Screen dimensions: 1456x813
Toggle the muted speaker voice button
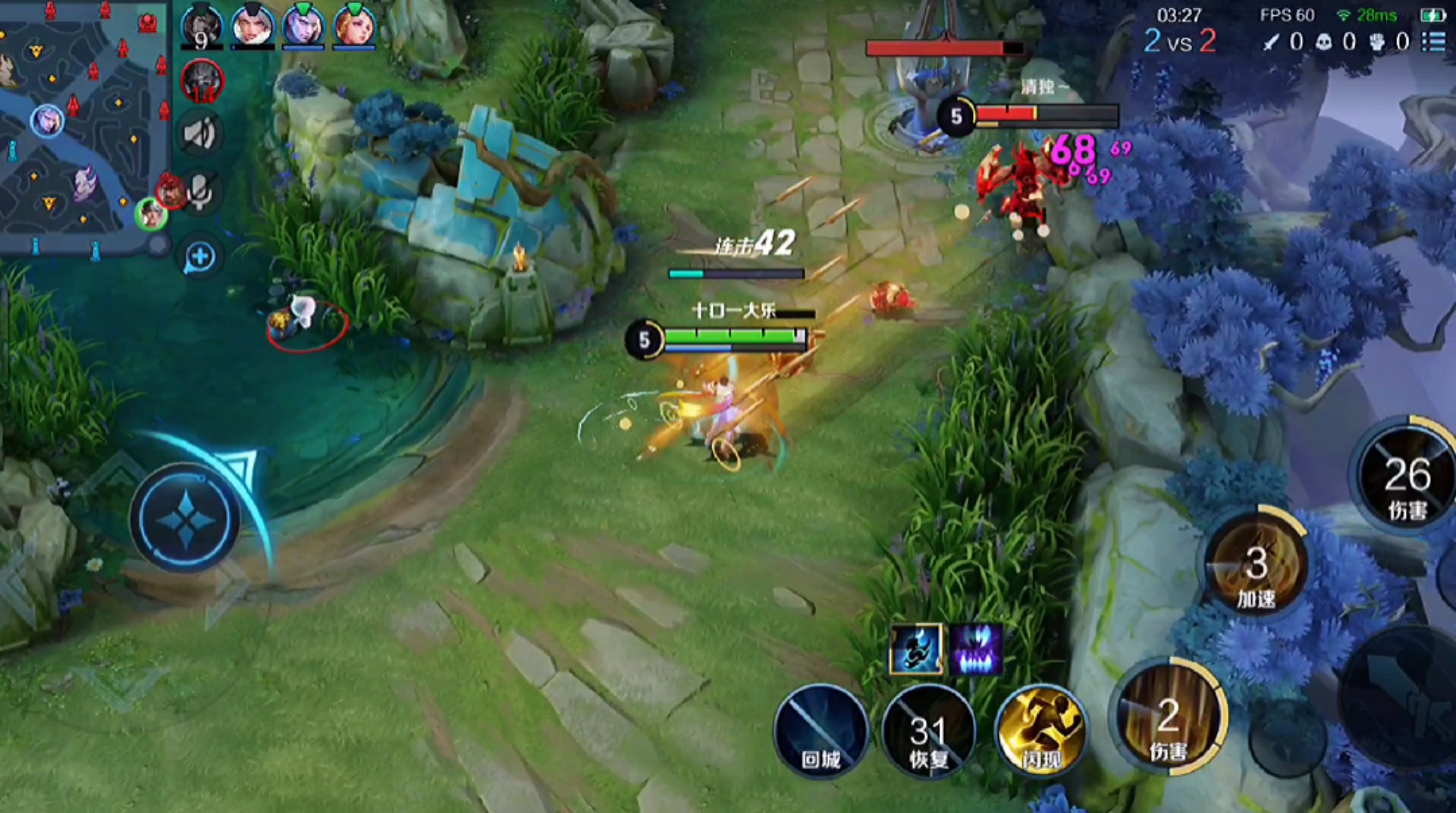coord(201,134)
